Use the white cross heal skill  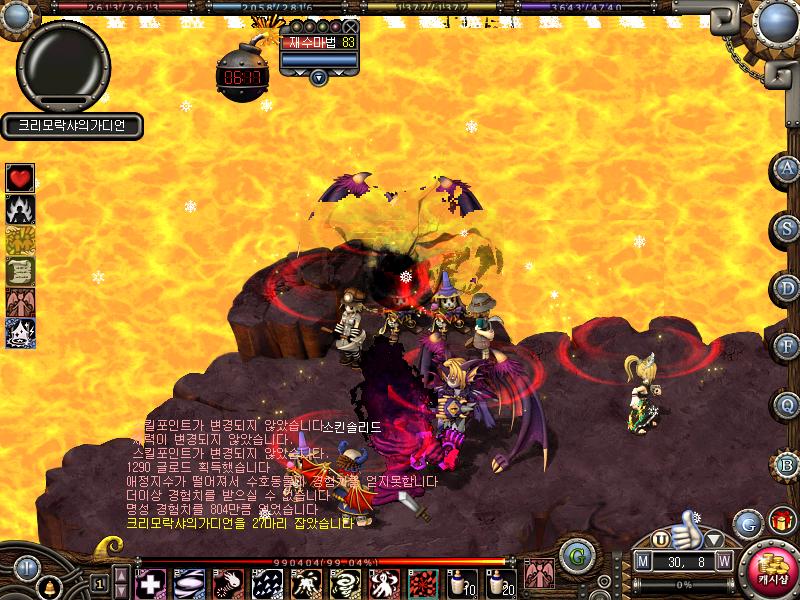coord(150,582)
